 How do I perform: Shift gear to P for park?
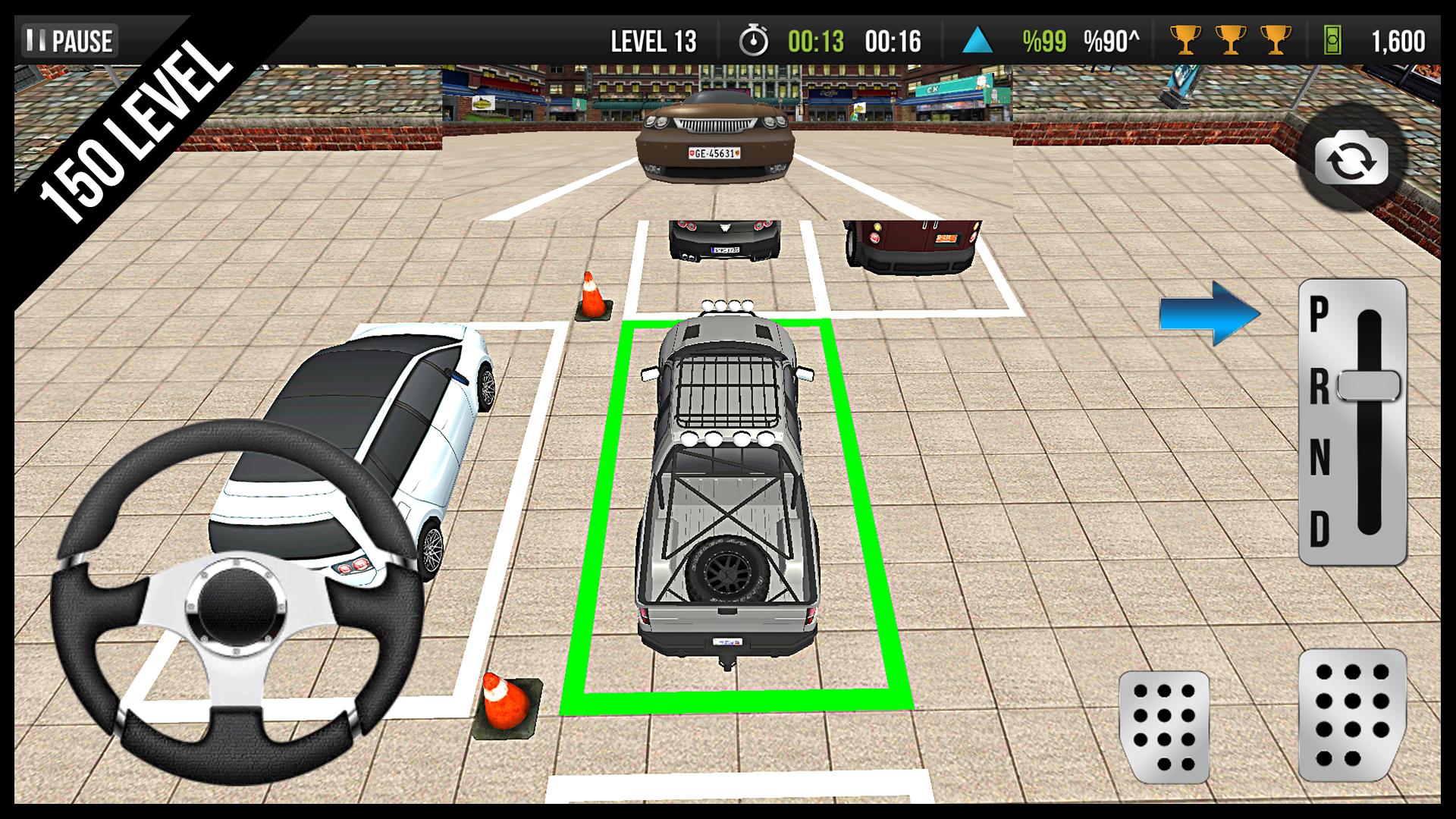(x=1319, y=314)
